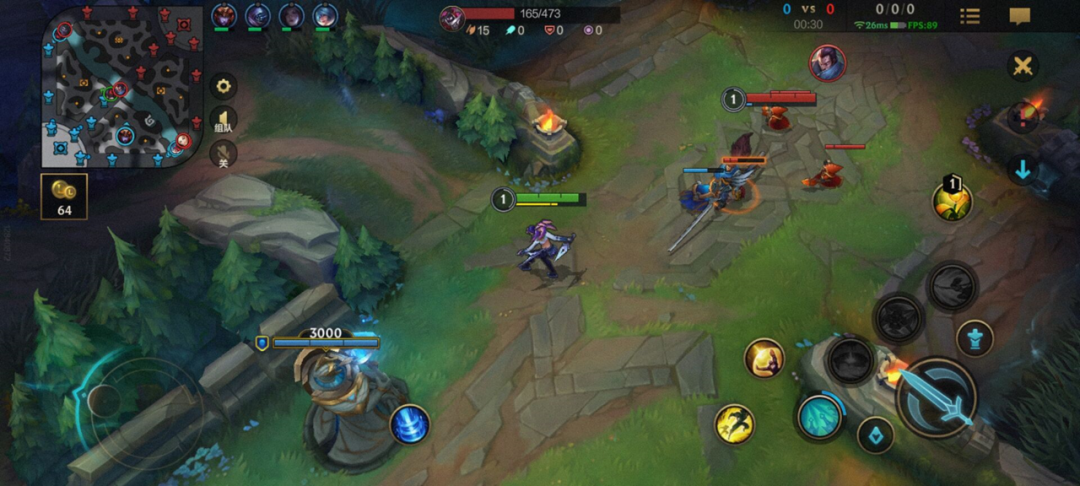The height and width of the screenshot is (486, 1080).
Task: Open the chat speech bubble
Action: coord(1020,16)
